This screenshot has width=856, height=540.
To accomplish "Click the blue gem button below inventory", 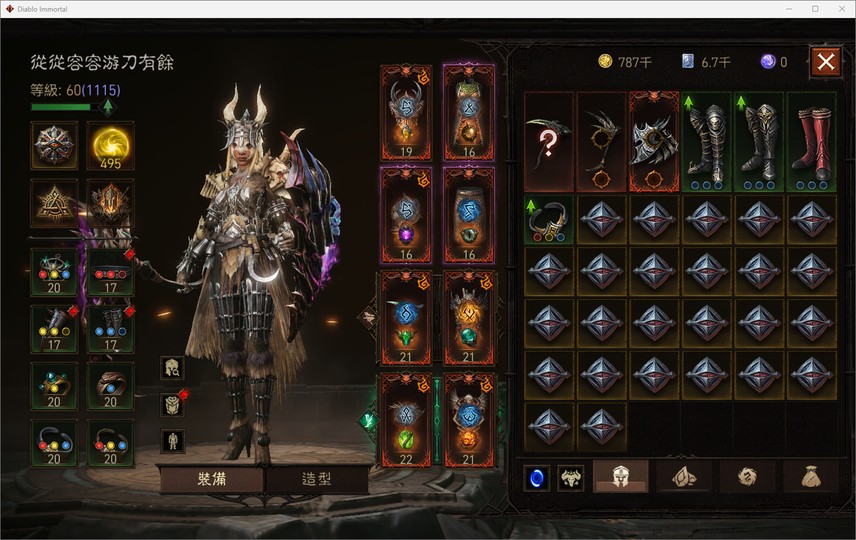I will click(x=537, y=478).
